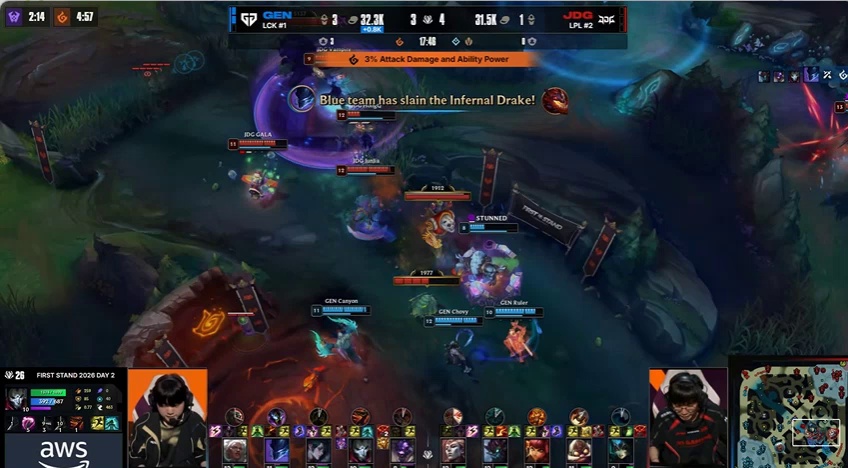Click the pink ability icon in Jhin's ability row
Viewport: 848px width, 468px height.
(x=28, y=424)
